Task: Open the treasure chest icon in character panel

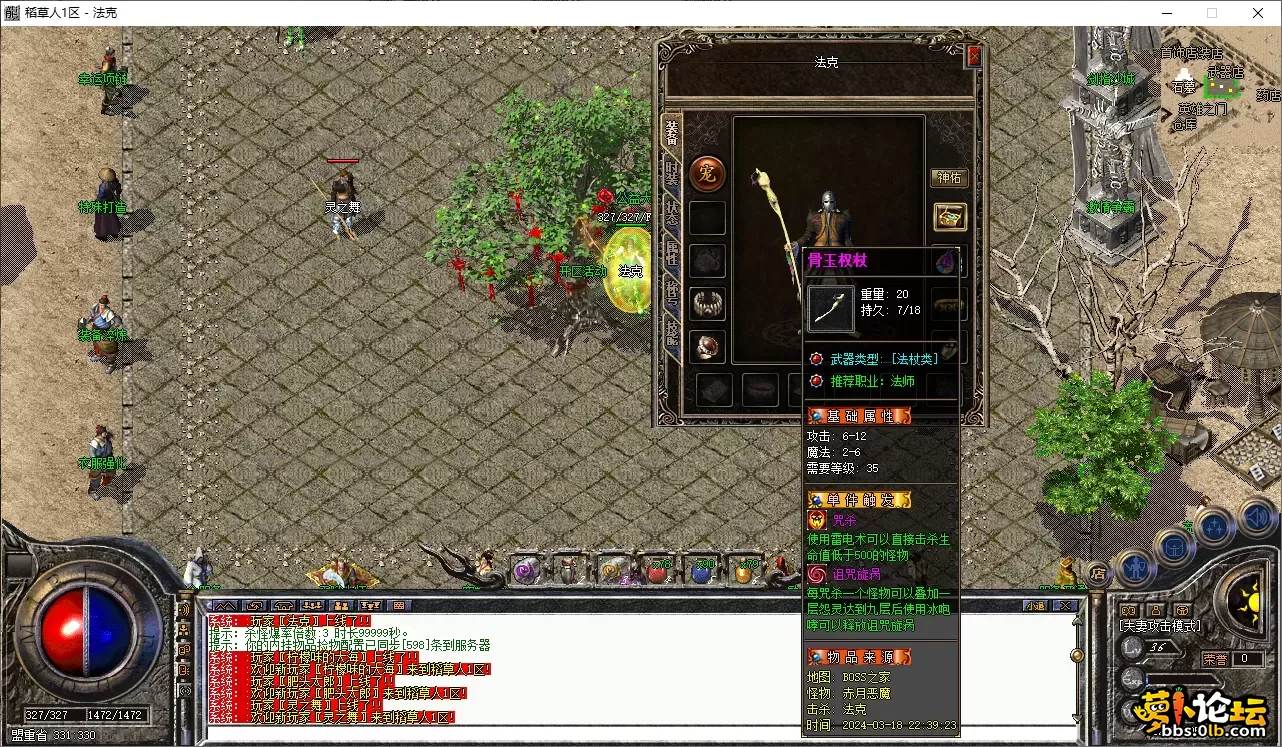Action: click(x=949, y=216)
